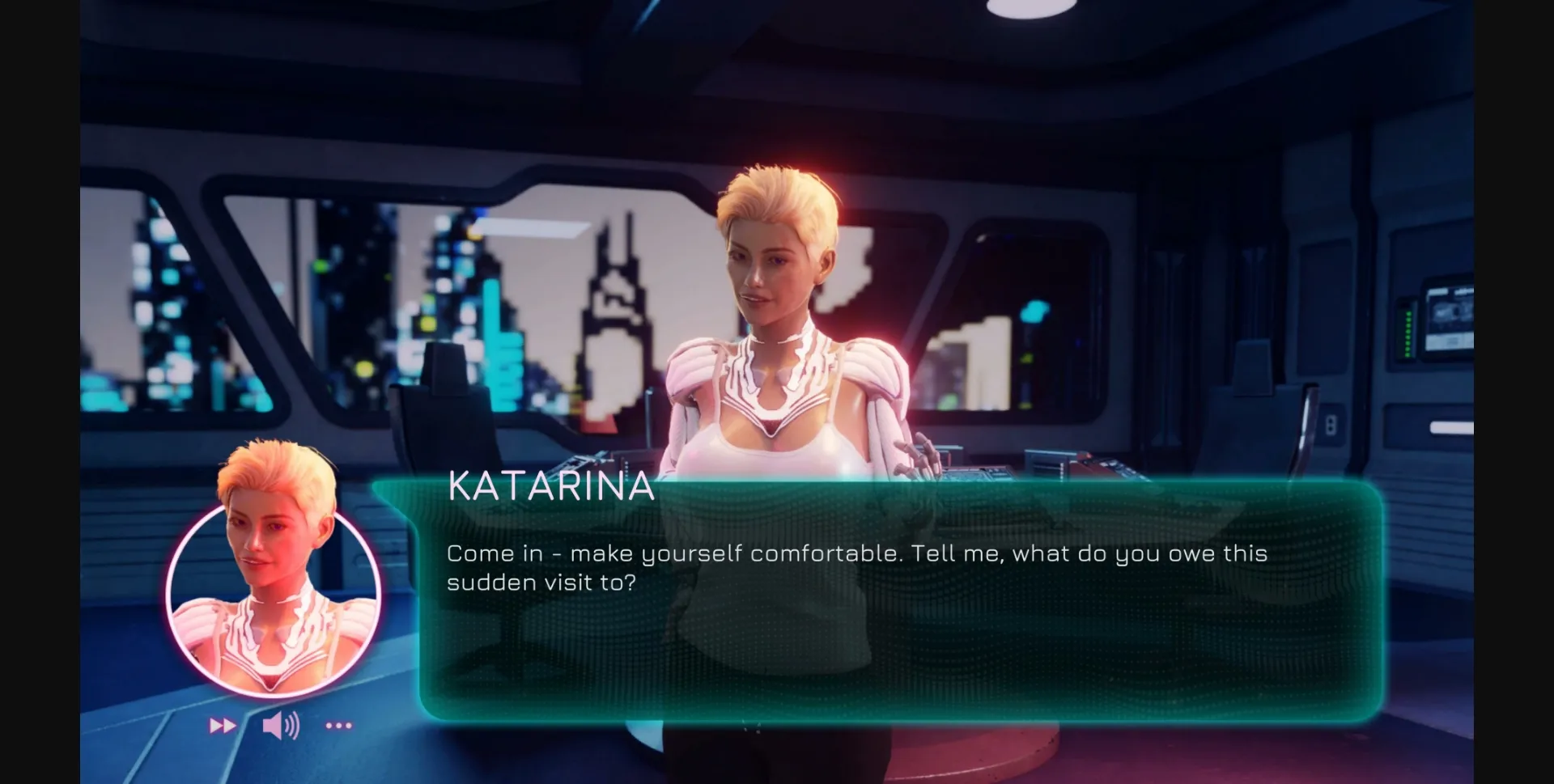Open the three-dot options menu
Viewport: 1554px width, 784px height.
pyautogui.click(x=338, y=726)
